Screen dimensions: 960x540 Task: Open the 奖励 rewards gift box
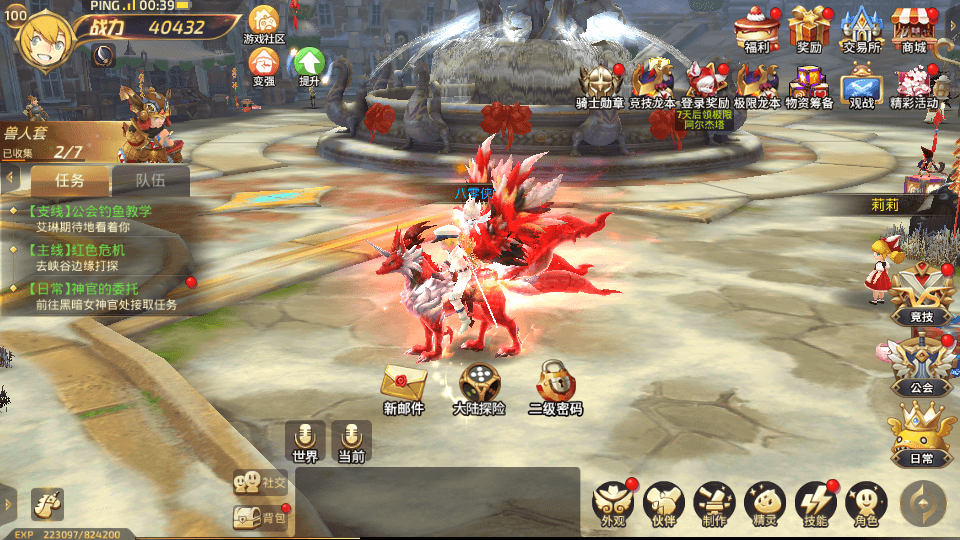tap(809, 27)
